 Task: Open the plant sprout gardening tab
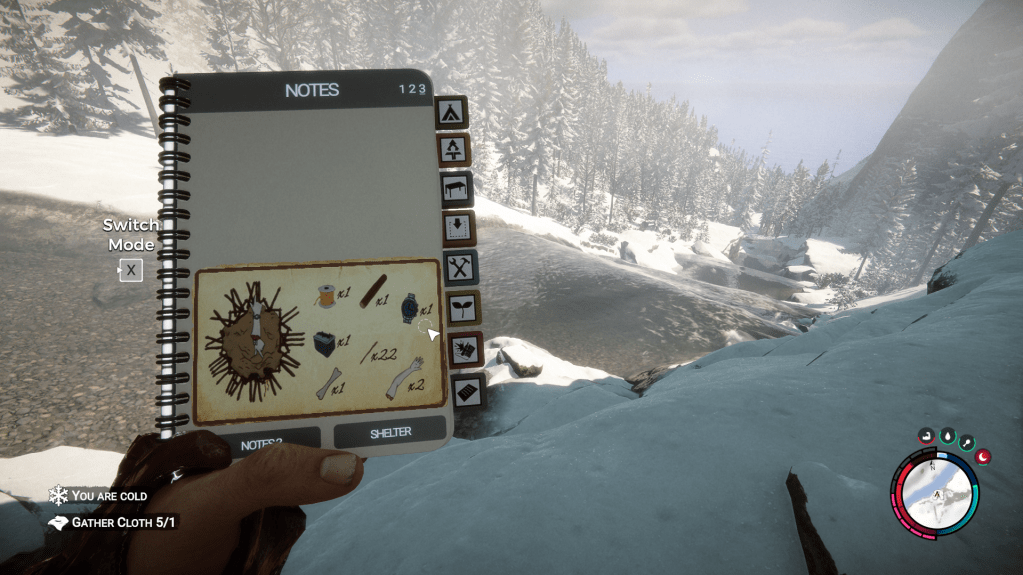pos(463,308)
